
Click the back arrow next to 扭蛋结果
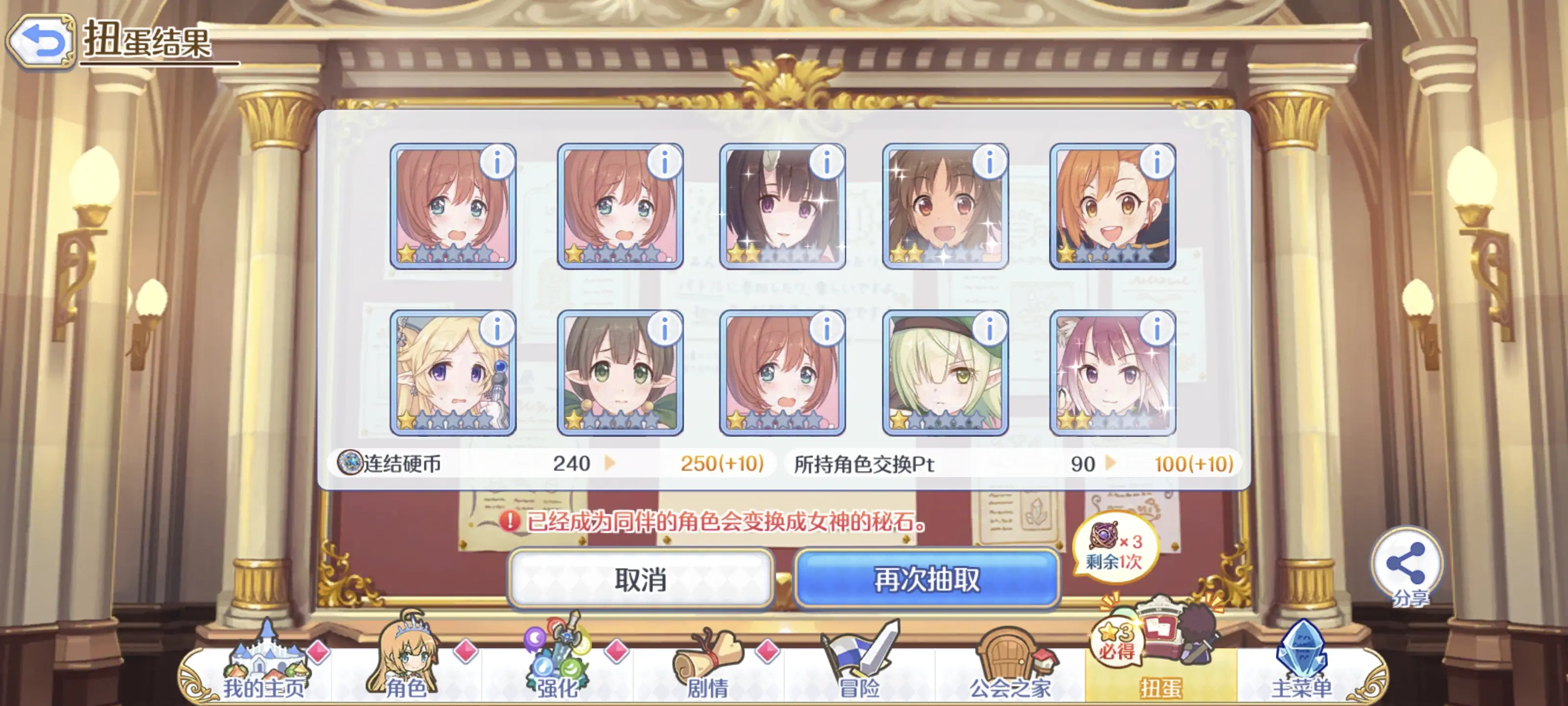click(40, 40)
